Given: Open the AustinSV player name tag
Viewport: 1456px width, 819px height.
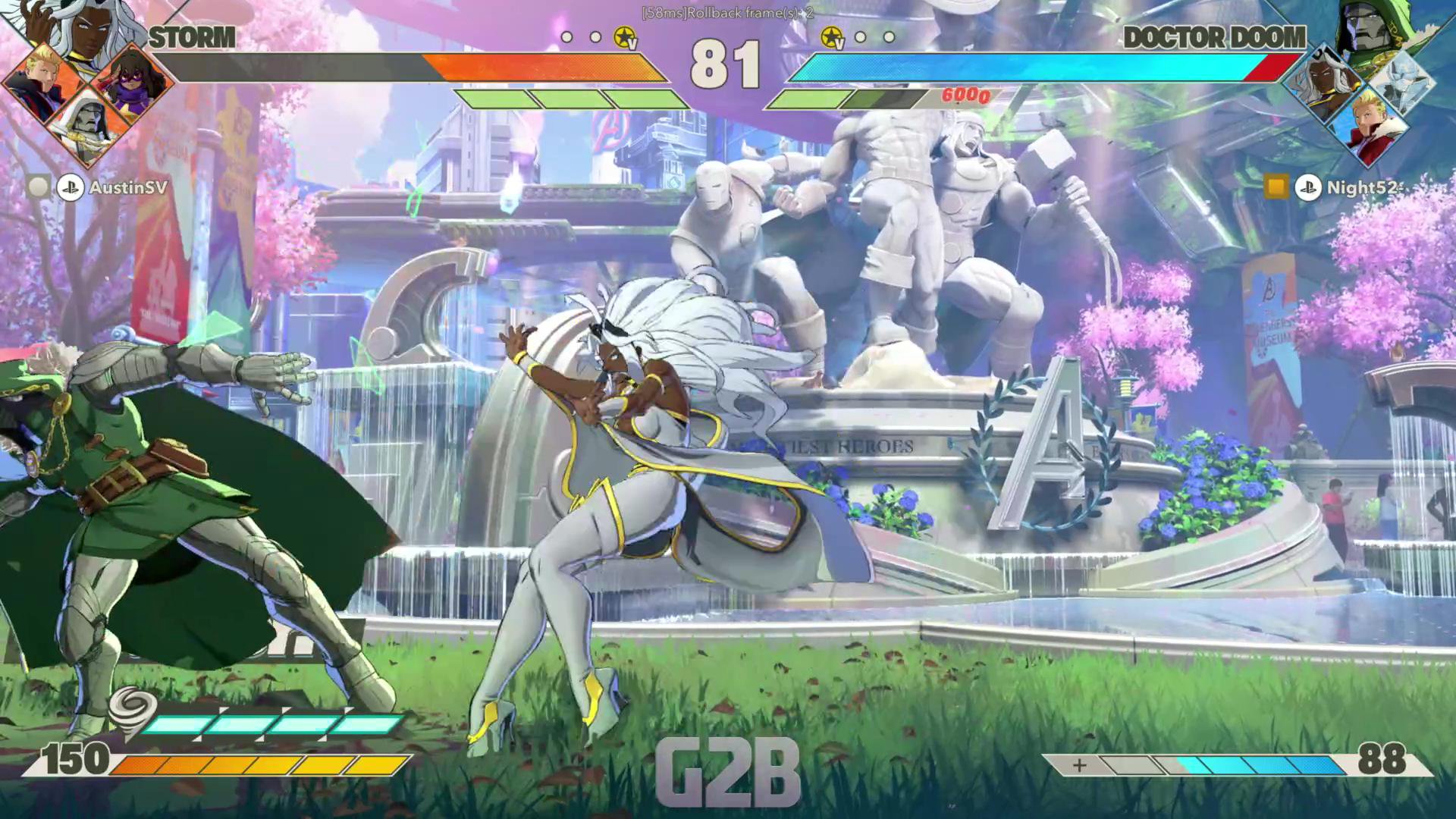Looking at the screenshot, I should (127, 187).
